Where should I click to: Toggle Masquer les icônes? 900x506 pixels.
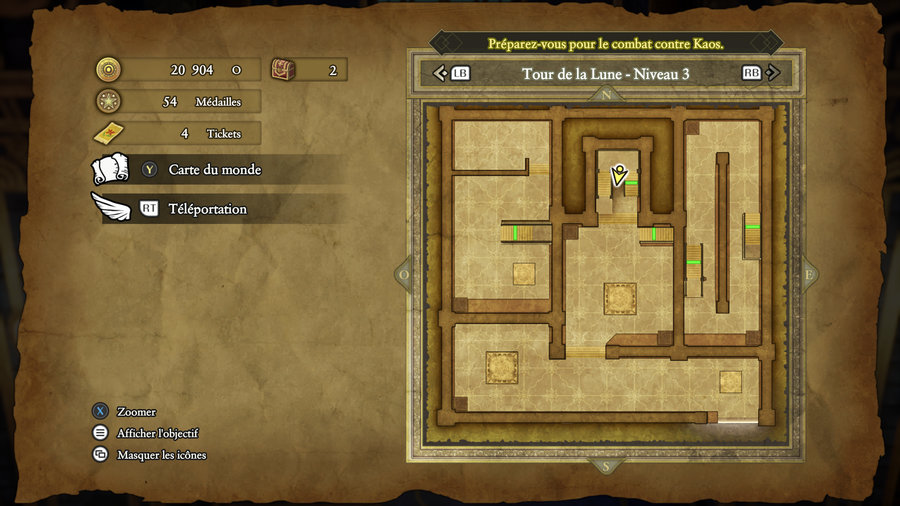tap(161, 455)
